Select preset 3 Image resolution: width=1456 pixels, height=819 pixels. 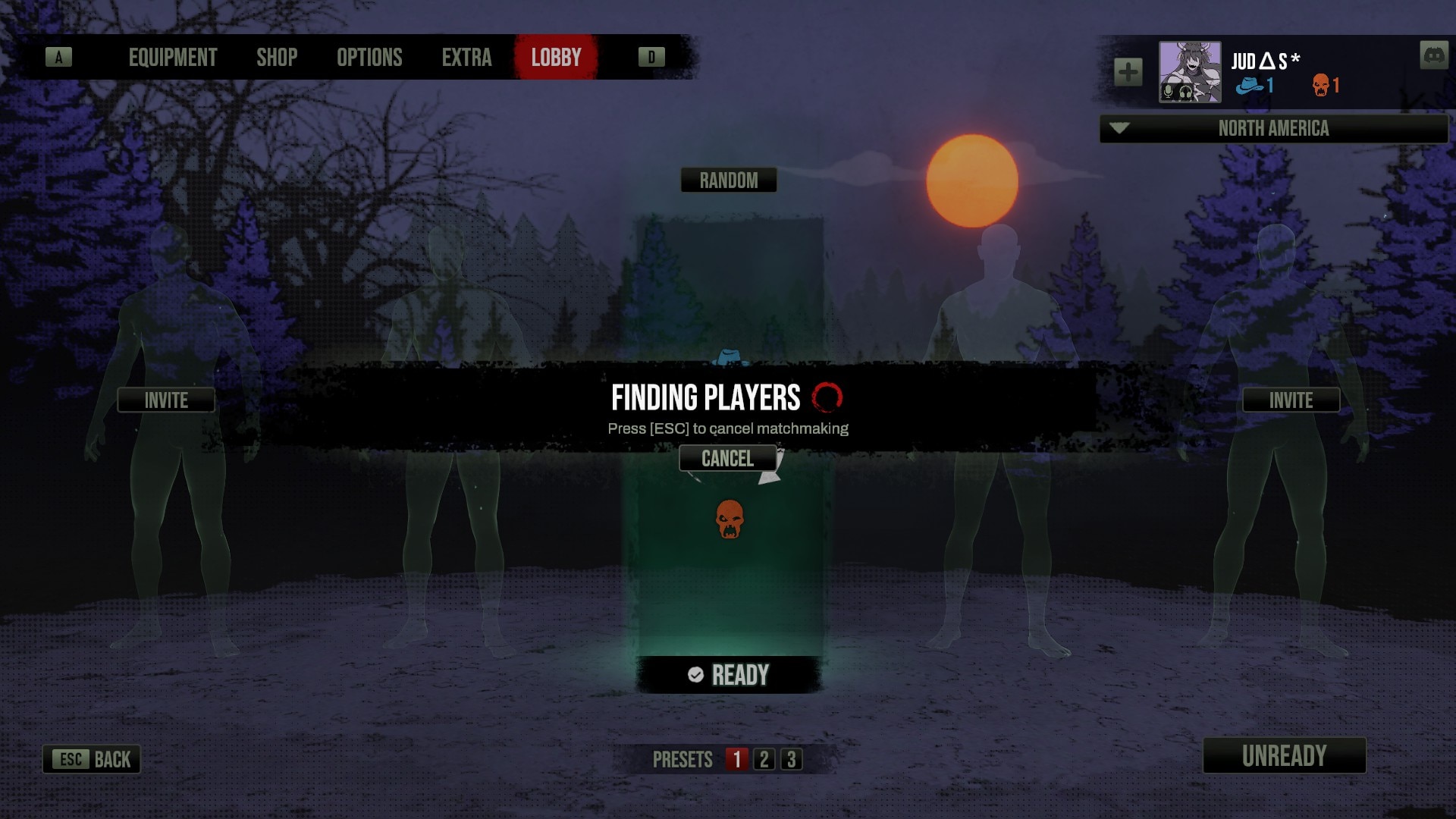(791, 759)
